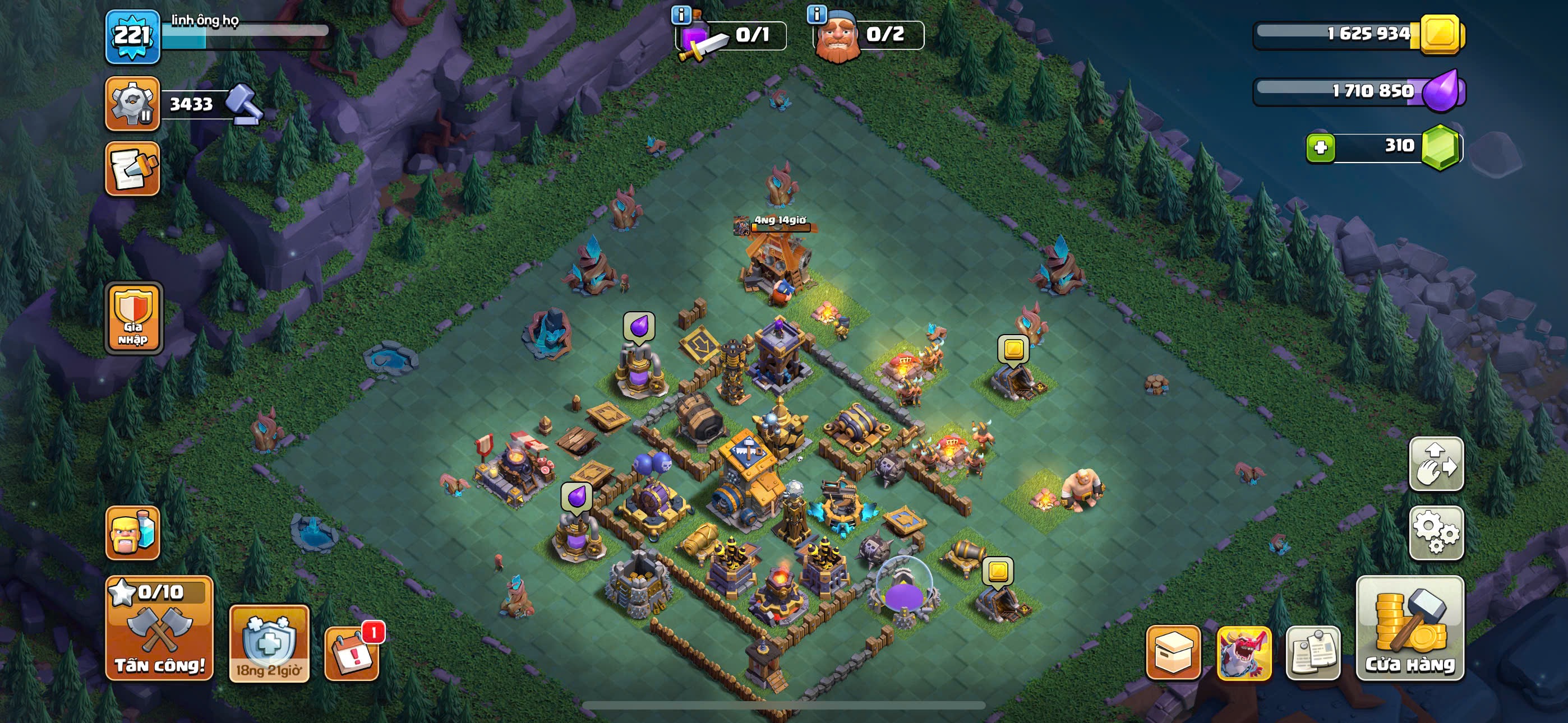Tap the hand swap layout button
The image size is (1568, 723).
click(1436, 464)
